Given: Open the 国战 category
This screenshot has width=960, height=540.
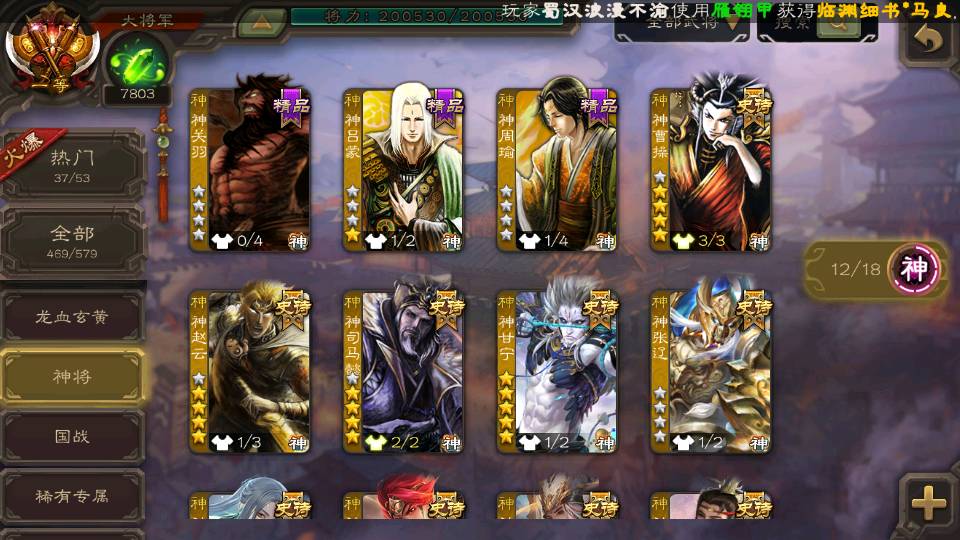Looking at the screenshot, I should (73, 437).
